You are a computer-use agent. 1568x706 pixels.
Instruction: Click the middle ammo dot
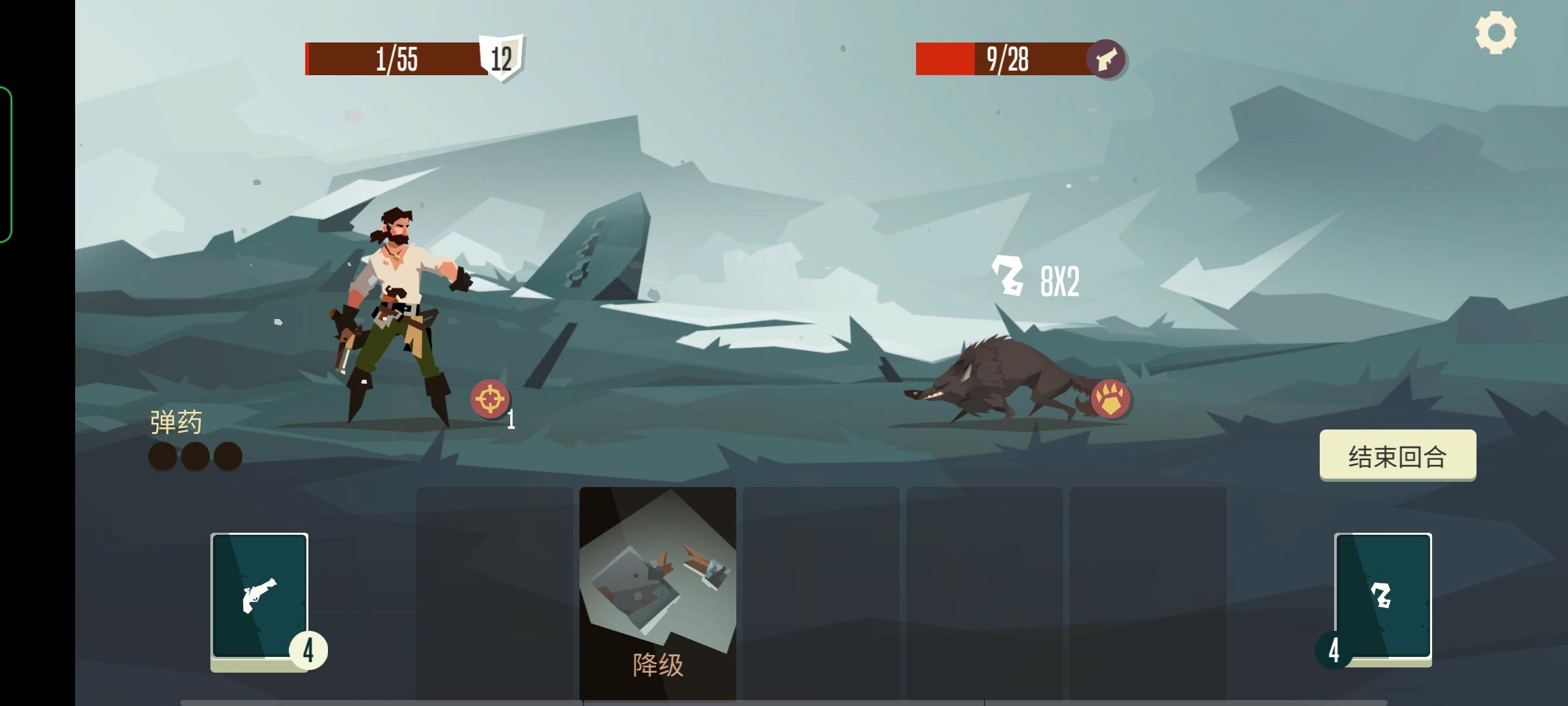coord(194,456)
